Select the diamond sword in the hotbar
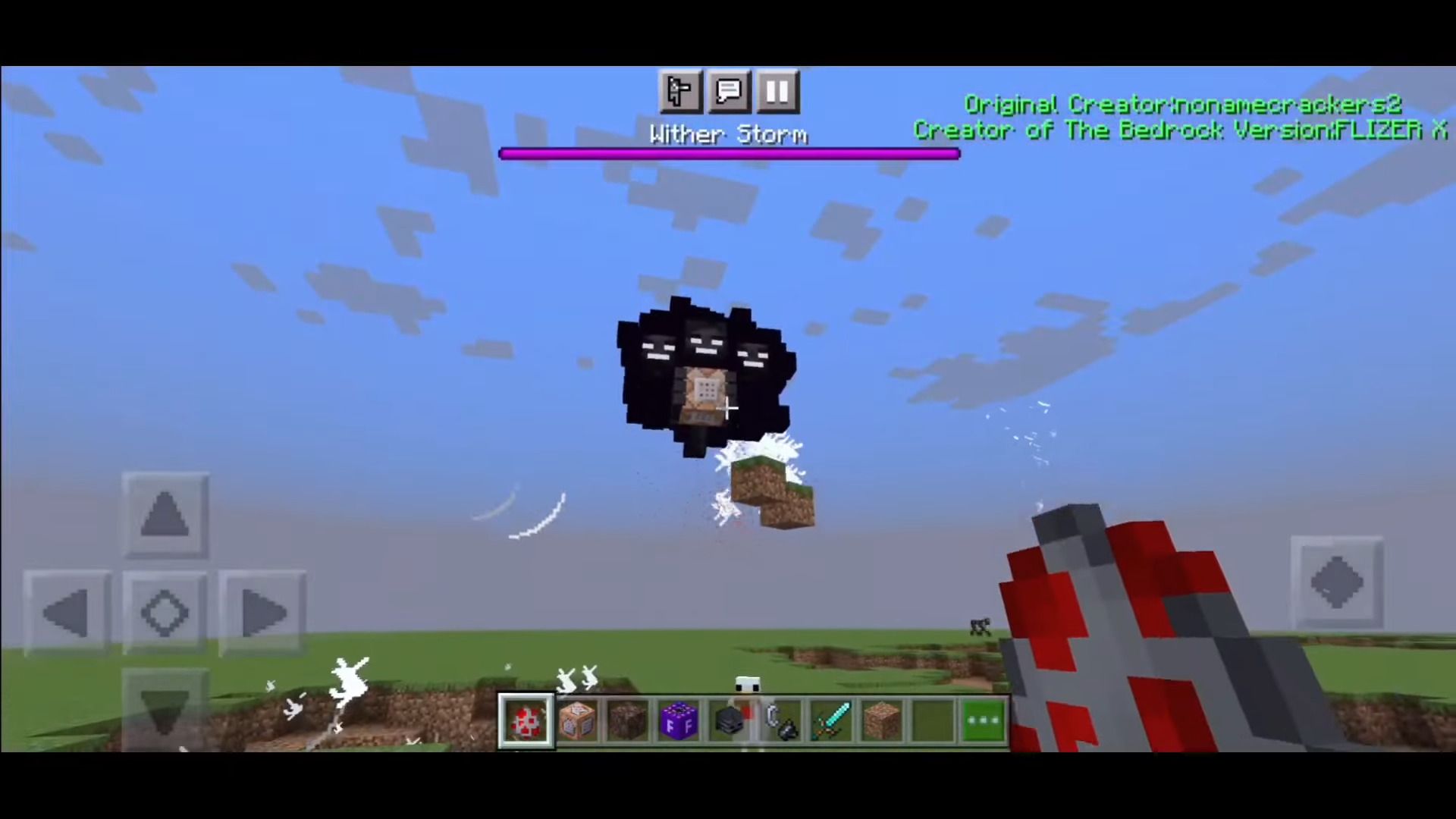 [x=831, y=720]
